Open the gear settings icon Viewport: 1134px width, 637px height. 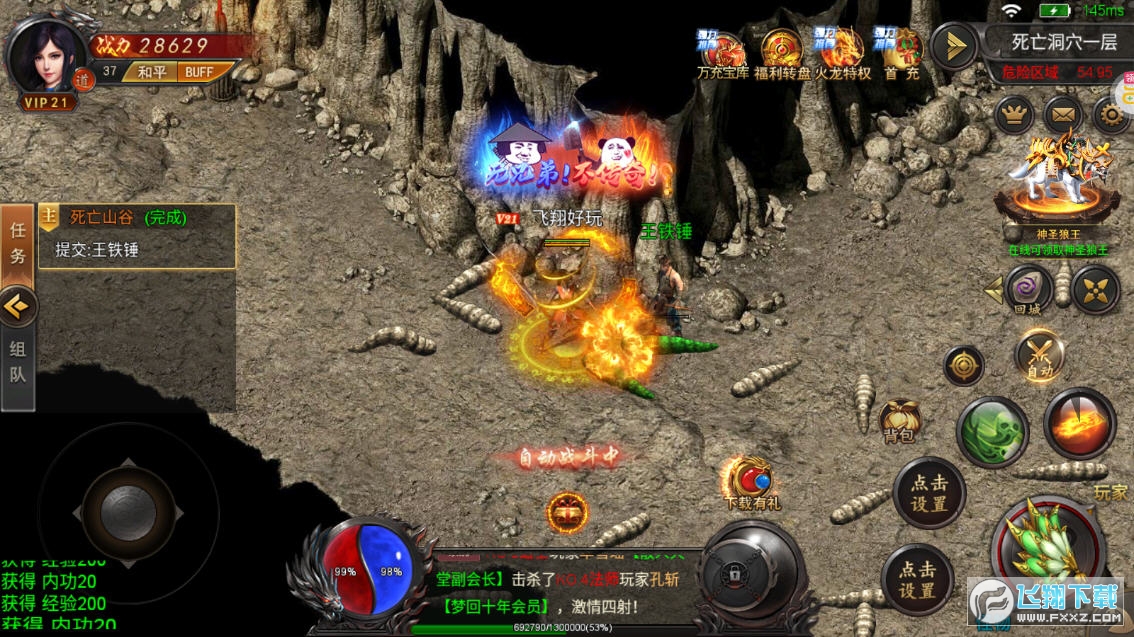(x=1111, y=115)
